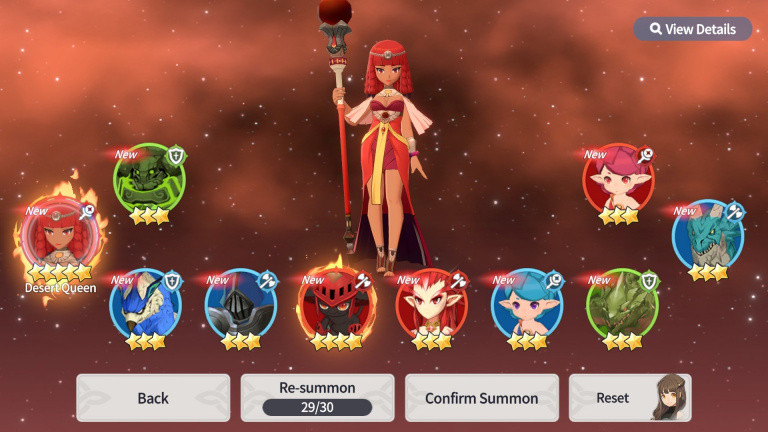Select the blue-haired elf portrait

pos(526,303)
